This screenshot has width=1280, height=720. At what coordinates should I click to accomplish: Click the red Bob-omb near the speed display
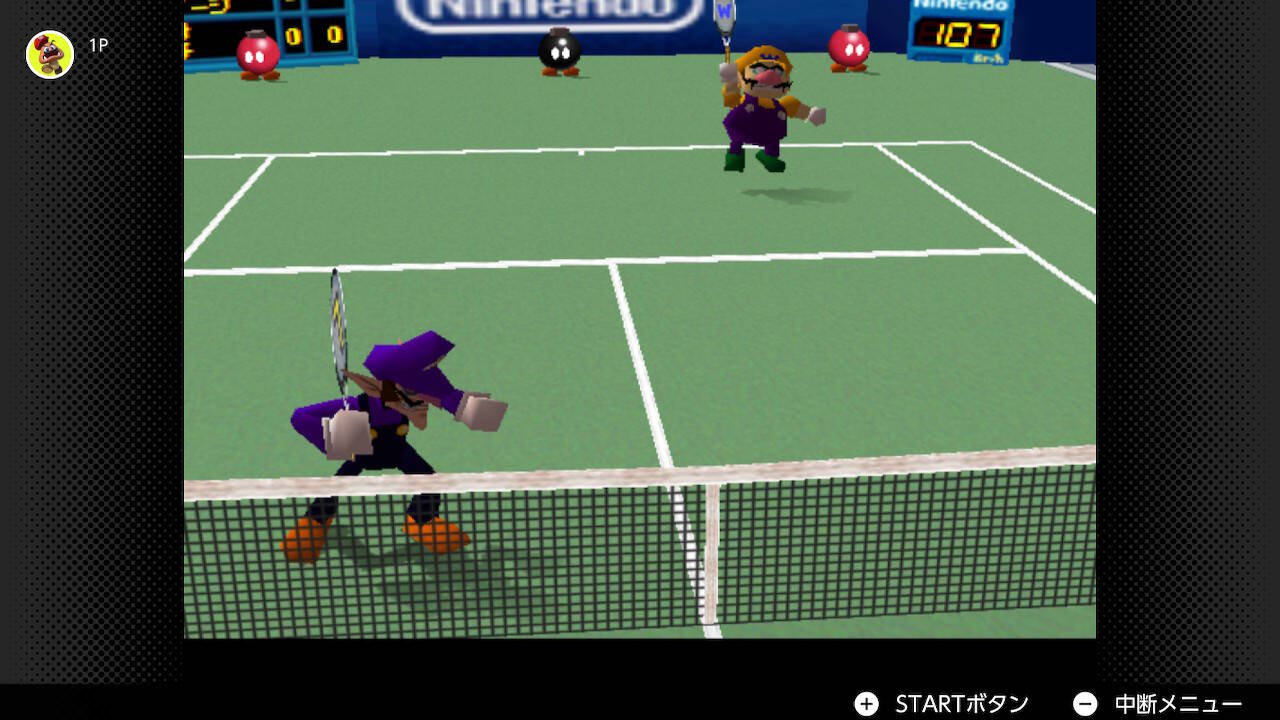tap(848, 48)
